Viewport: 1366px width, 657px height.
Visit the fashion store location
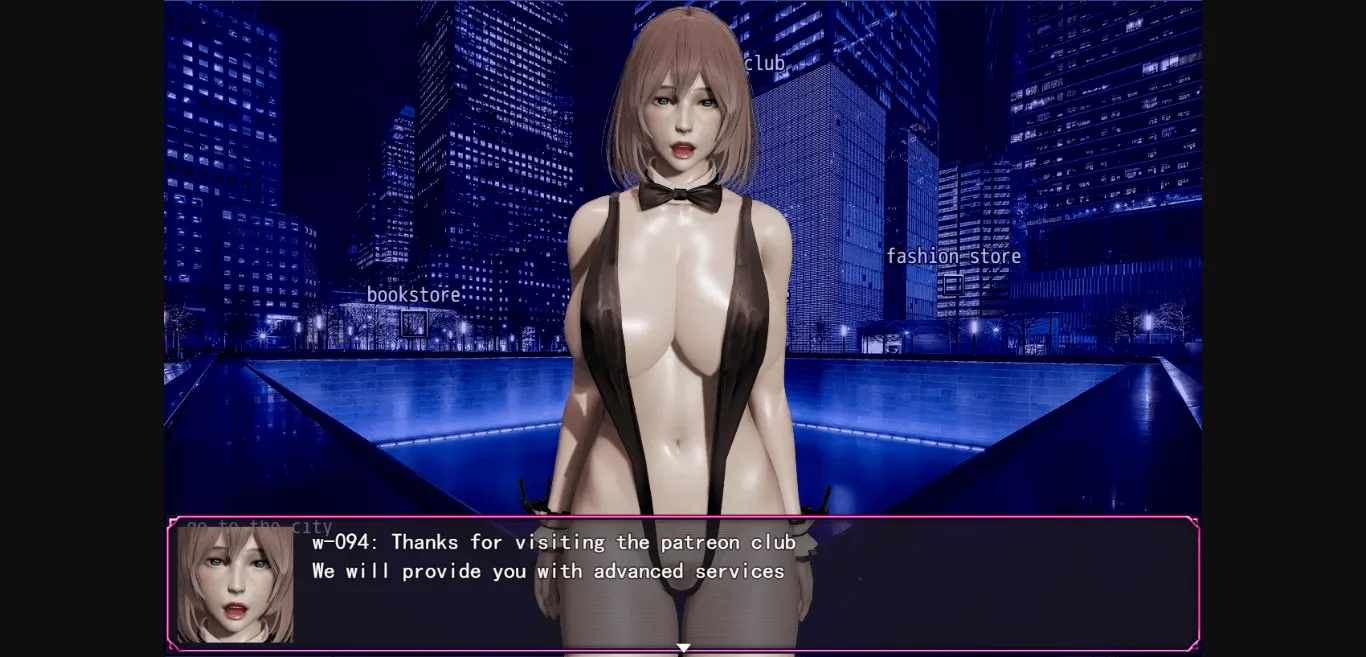[953, 257]
